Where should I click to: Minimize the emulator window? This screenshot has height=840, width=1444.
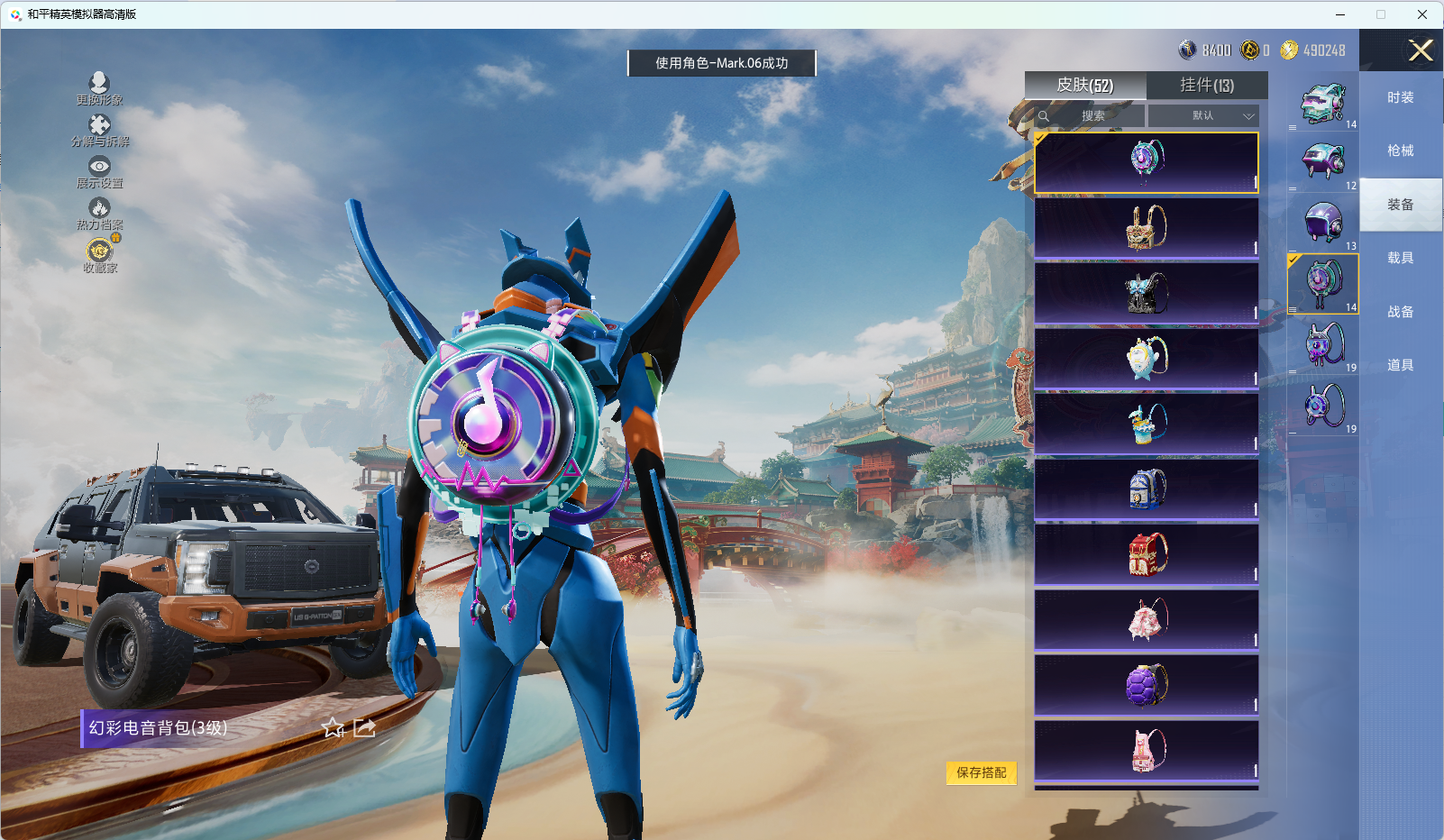(x=1339, y=14)
